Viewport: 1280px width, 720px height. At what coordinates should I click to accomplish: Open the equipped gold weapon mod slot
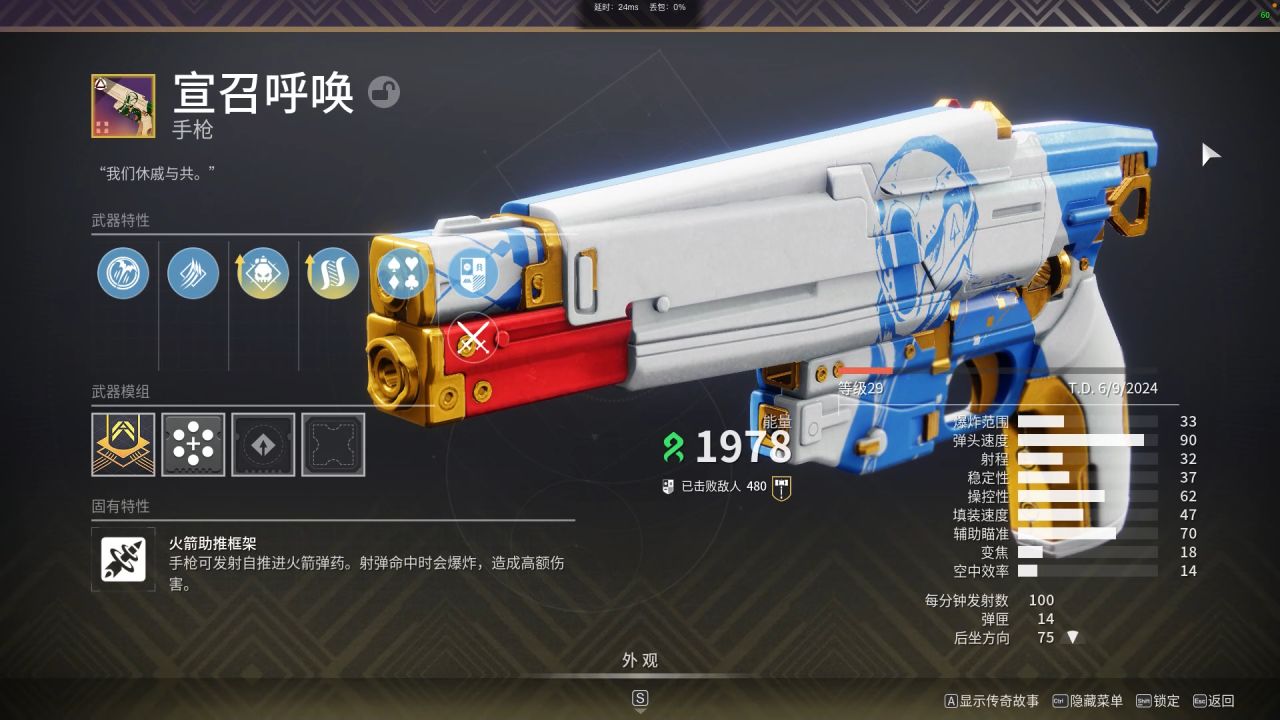pos(122,444)
